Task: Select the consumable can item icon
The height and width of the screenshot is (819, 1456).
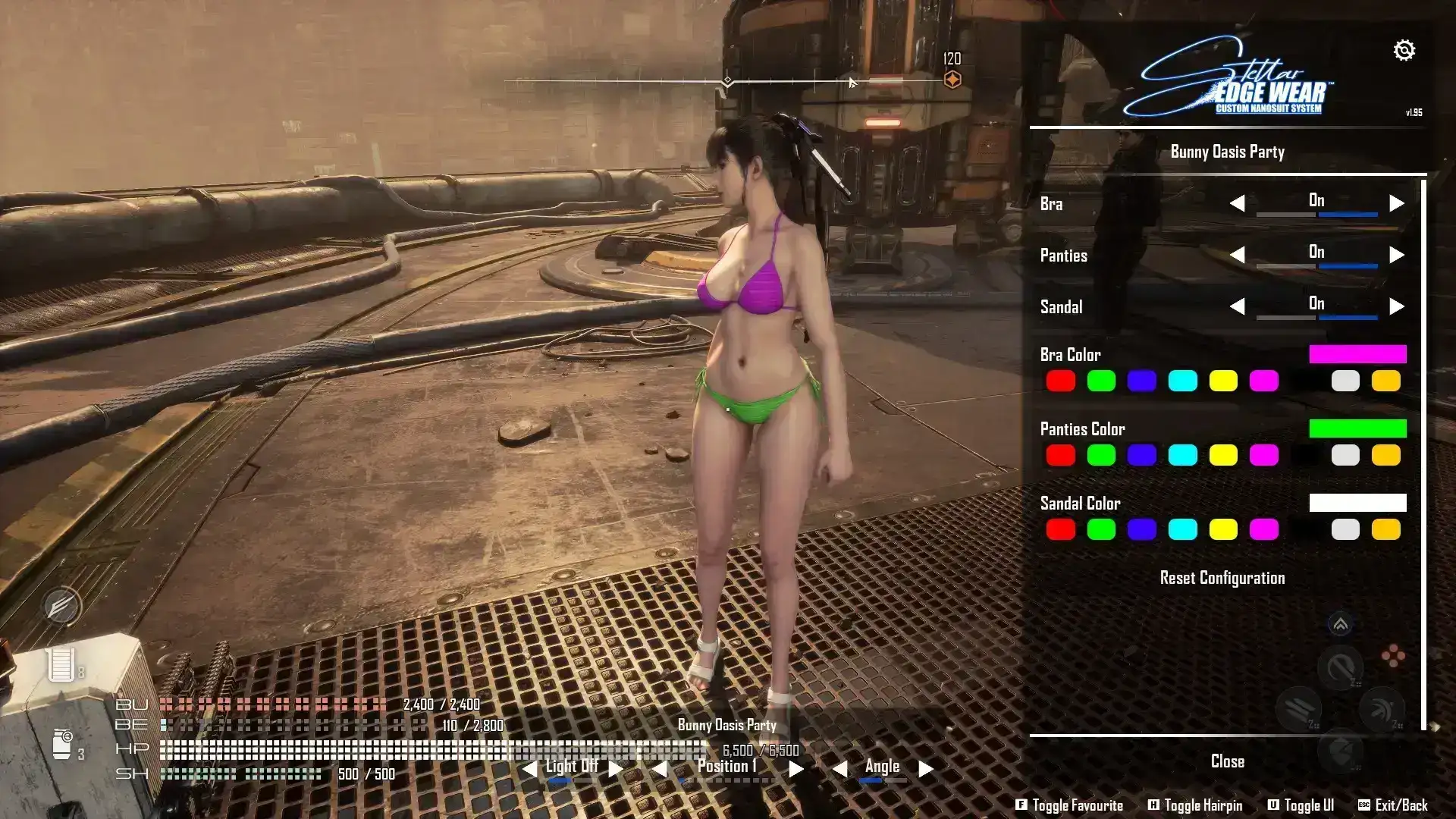Action: [62, 745]
